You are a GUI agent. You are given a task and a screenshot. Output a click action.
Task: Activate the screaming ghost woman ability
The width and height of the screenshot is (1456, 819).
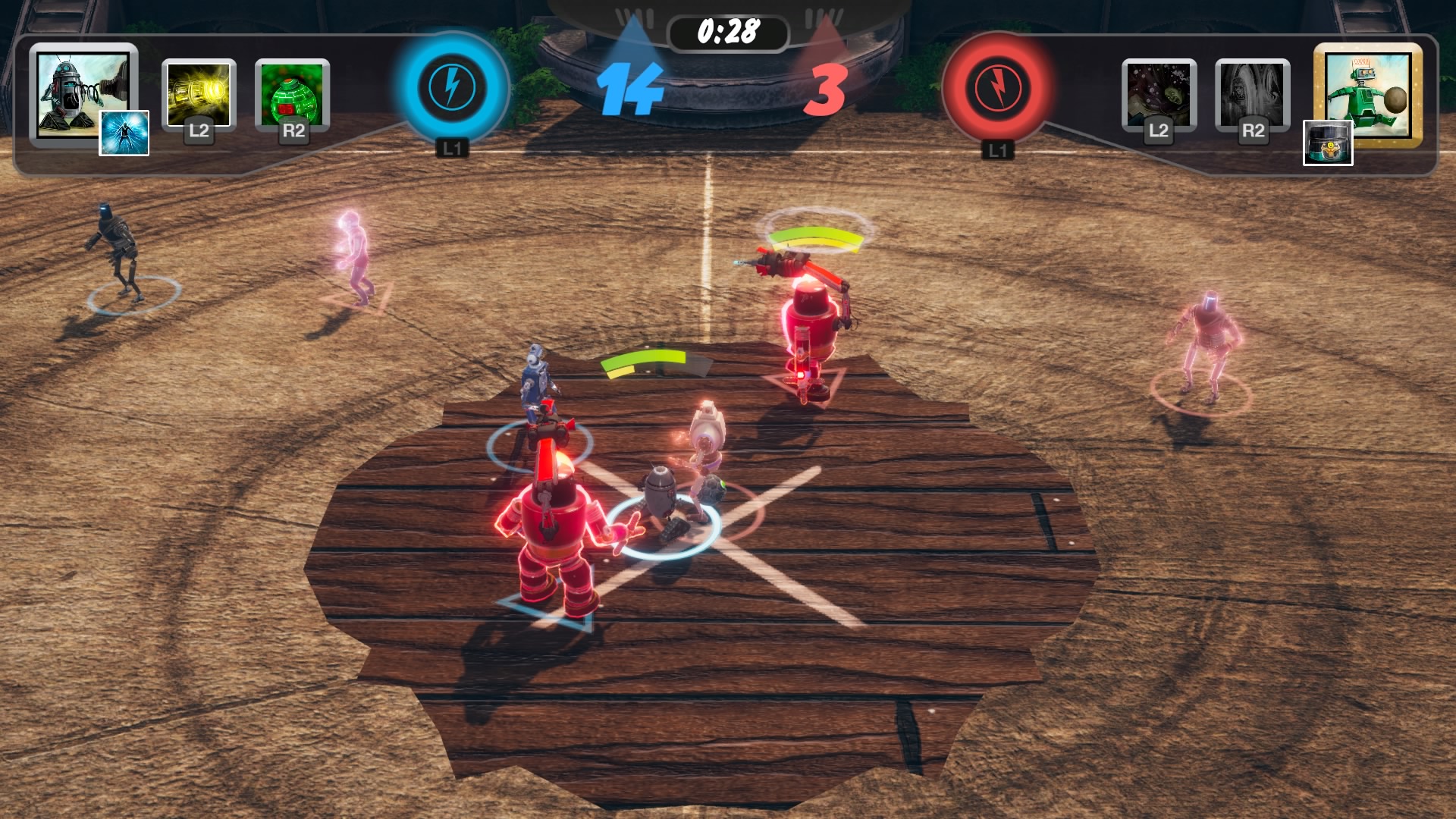point(1158,94)
